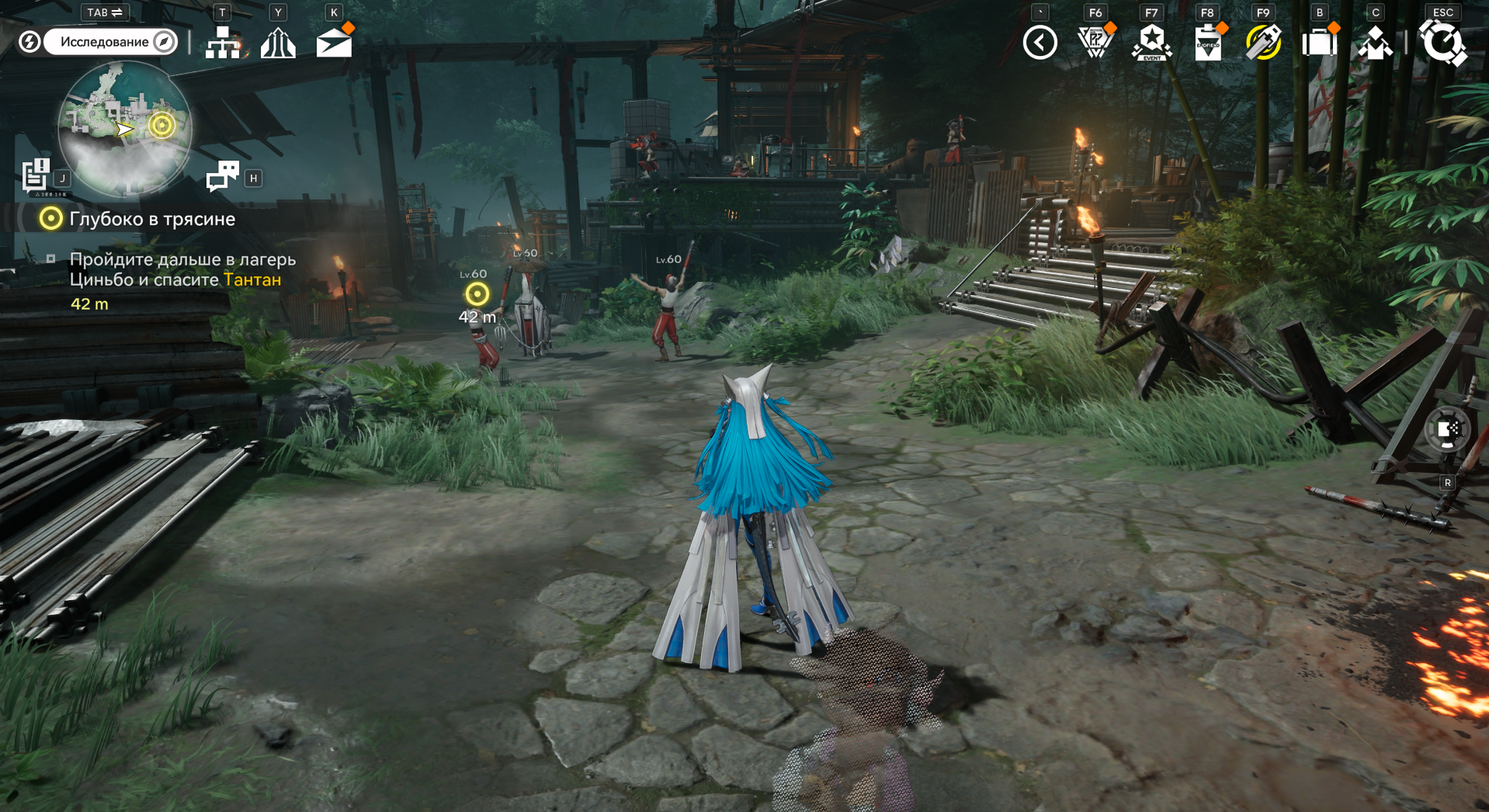Open the main menu ring icon

point(1442,43)
